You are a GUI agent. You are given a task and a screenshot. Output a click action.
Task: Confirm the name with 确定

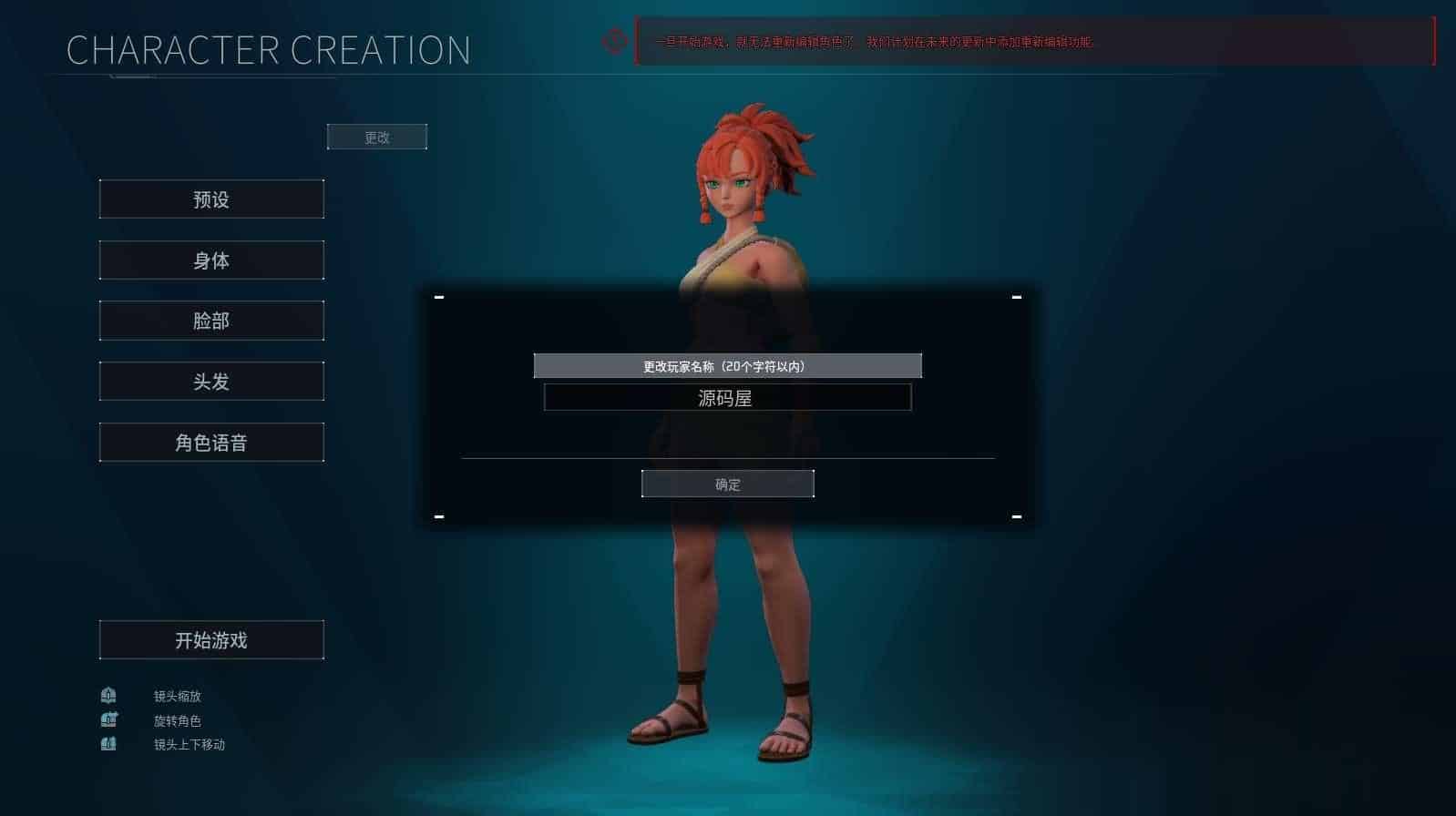727,484
